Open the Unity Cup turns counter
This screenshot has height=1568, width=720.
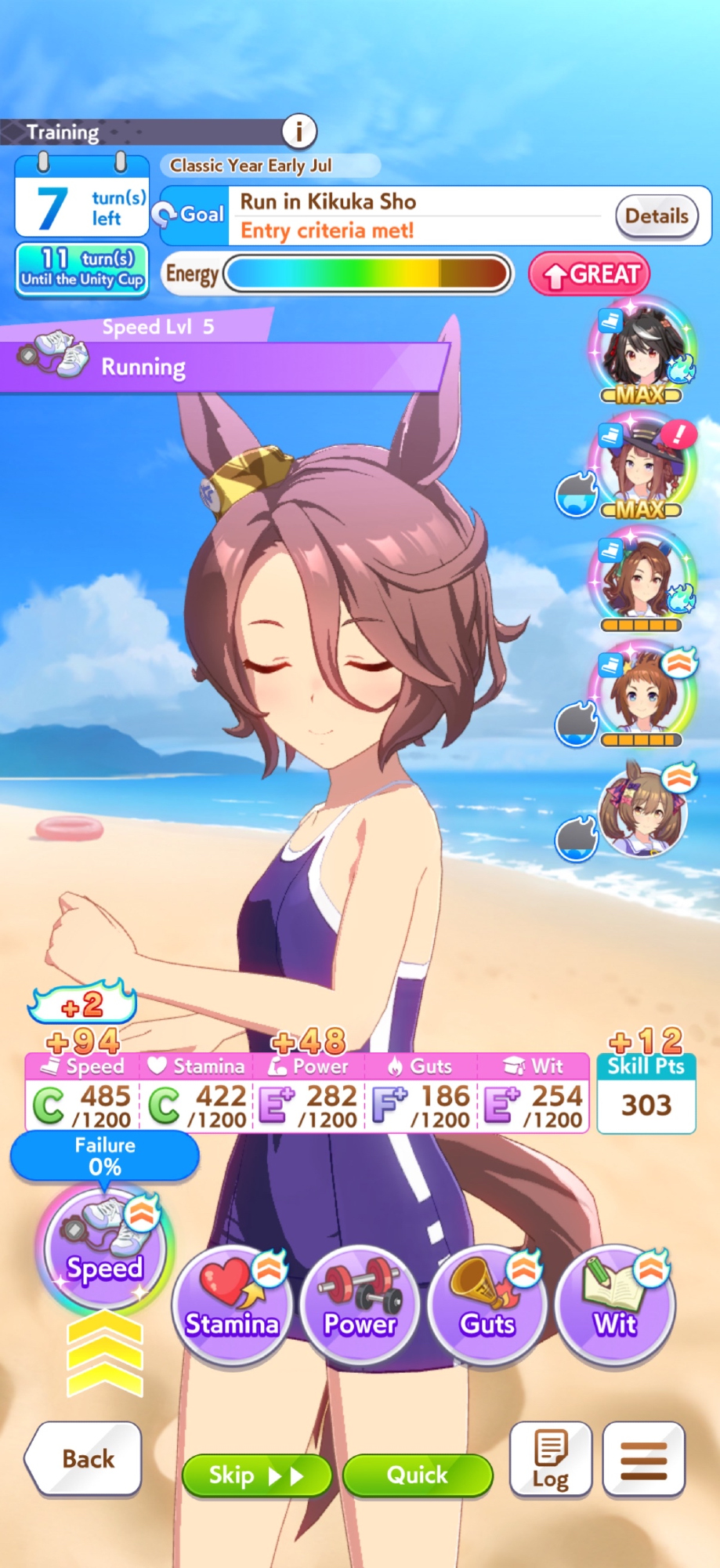pos(82,269)
